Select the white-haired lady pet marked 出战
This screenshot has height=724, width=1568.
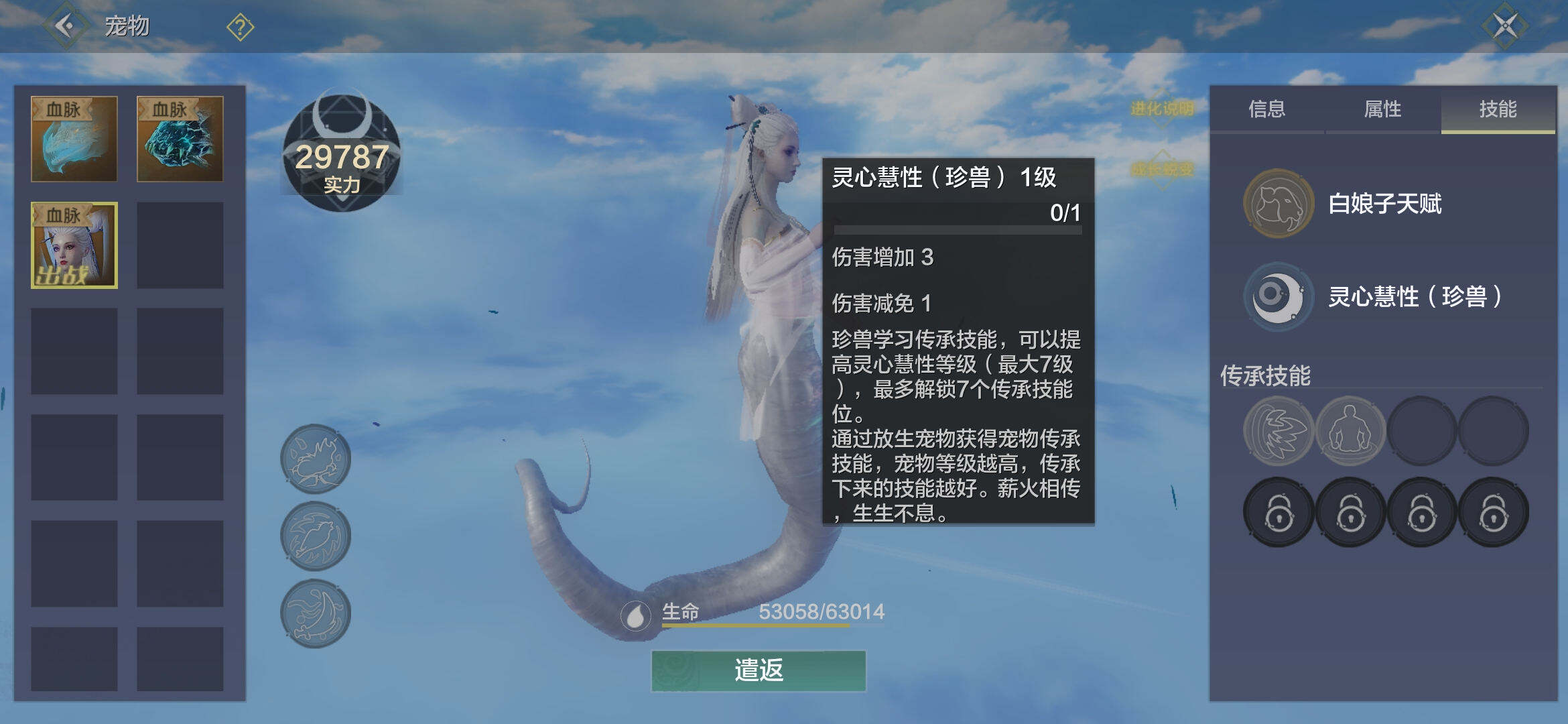click(74, 245)
